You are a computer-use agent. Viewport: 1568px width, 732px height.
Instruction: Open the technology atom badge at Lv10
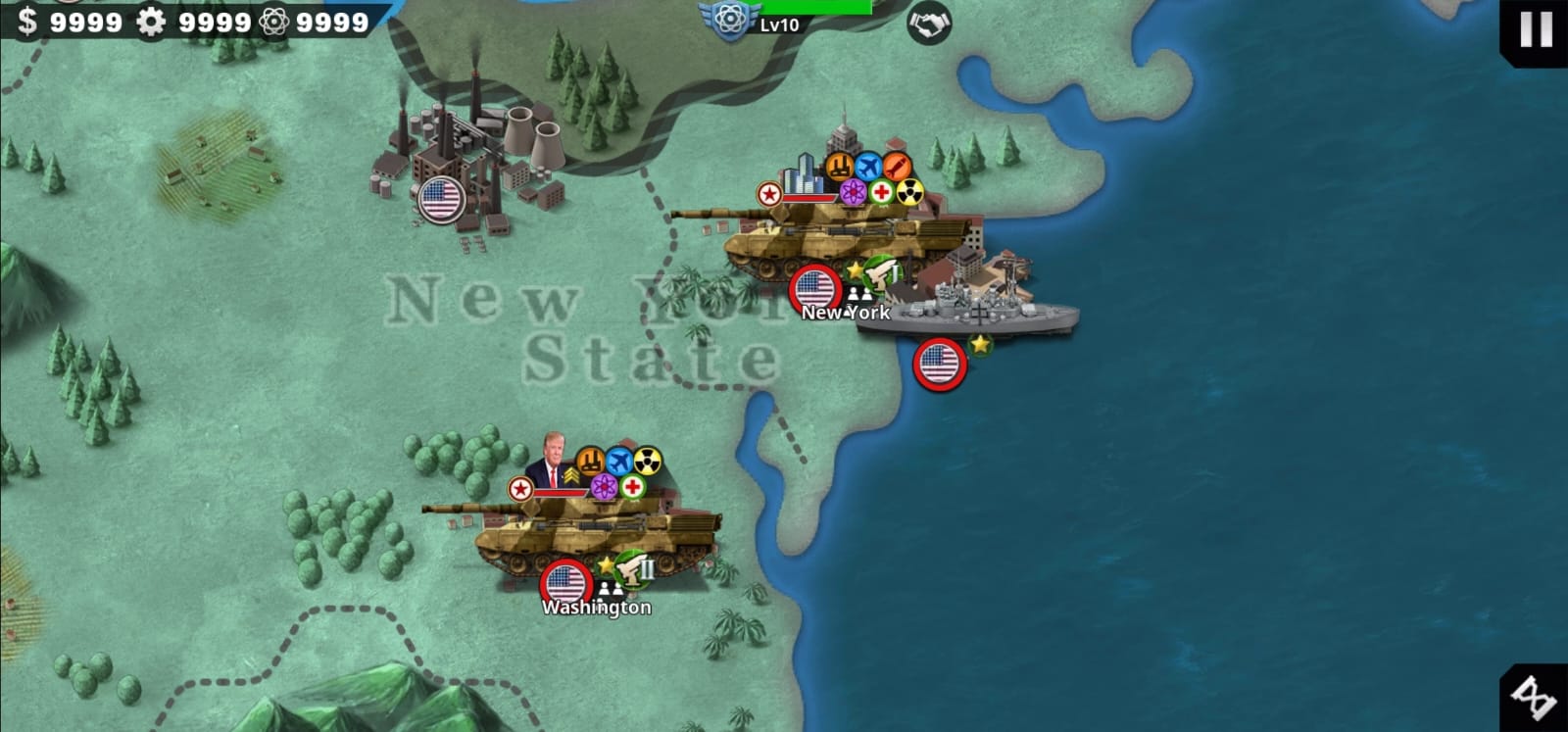coord(727,21)
